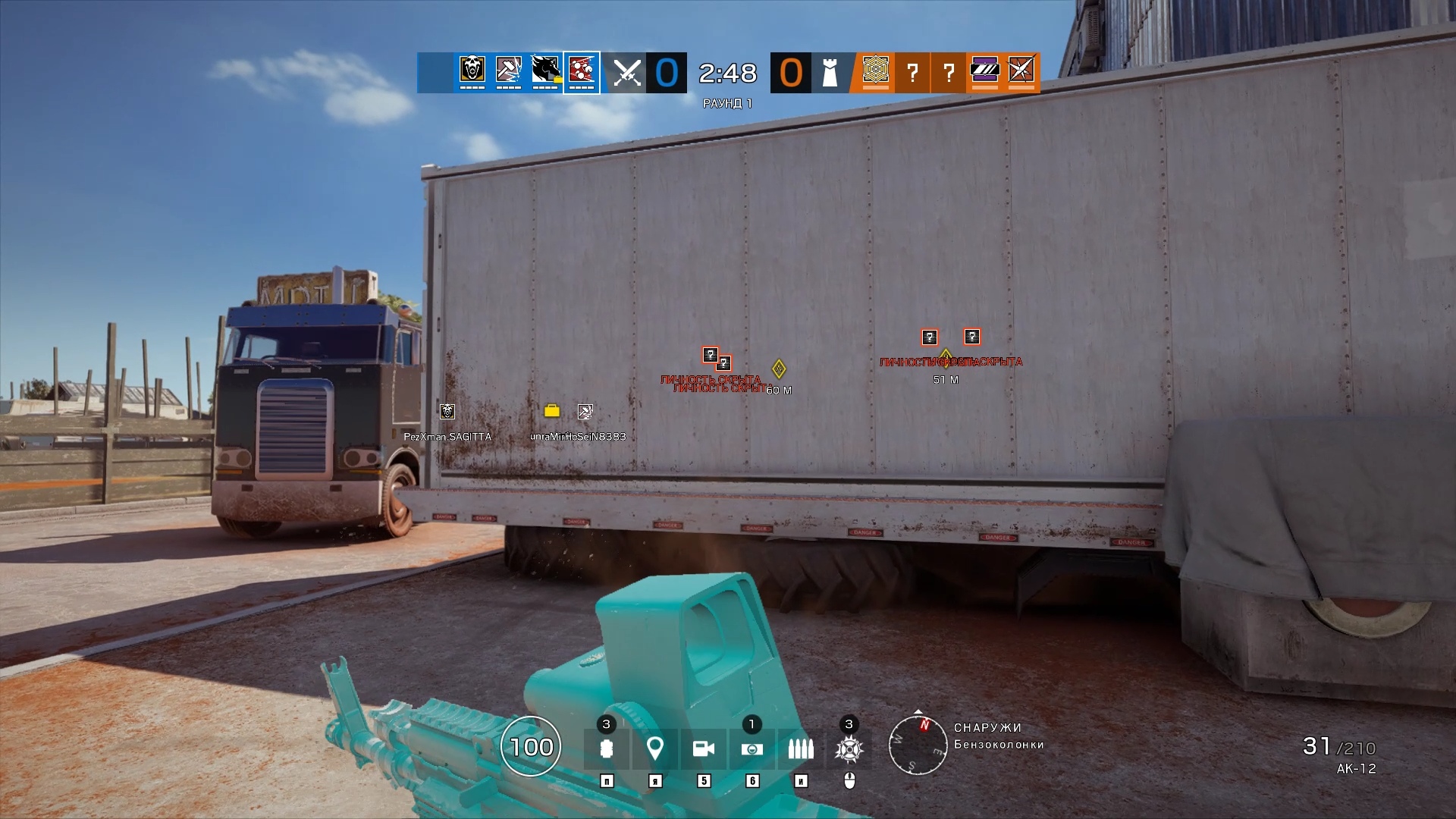Screen dimensions: 1456x819
Task: Select the sledgehammer operator icon
Action: [508, 71]
